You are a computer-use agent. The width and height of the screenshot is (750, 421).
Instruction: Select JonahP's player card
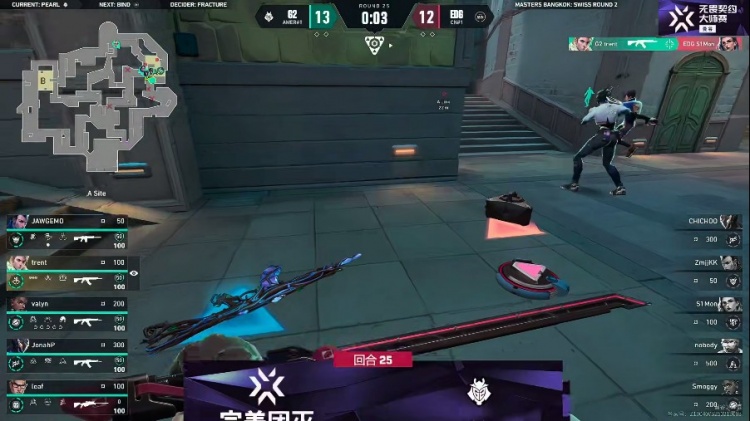pos(67,354)
